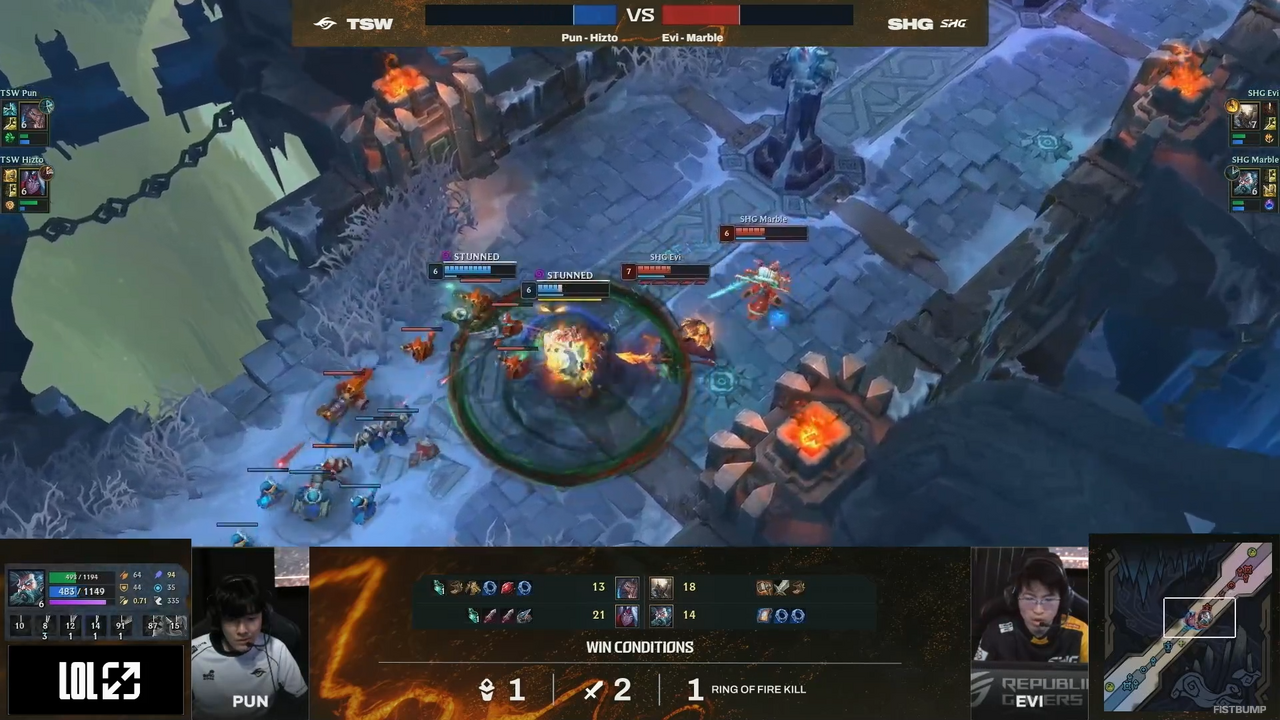Viewport: 1280px width, 720px height.
Task: Click the scoreboard champion portrait beside 18
Action: [661, 588]
